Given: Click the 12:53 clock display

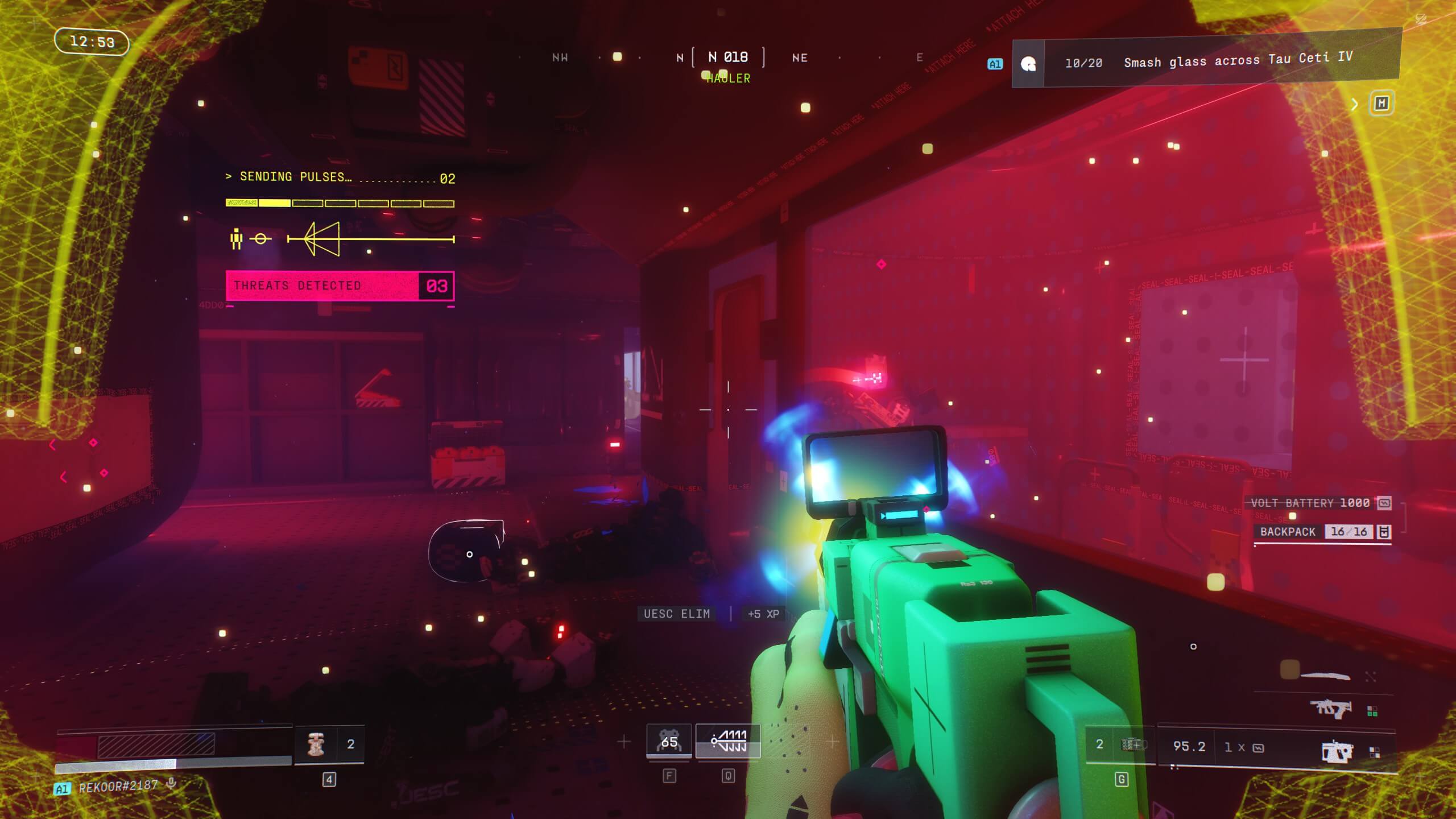Looking at the screenshot, I should click(91, 42).
